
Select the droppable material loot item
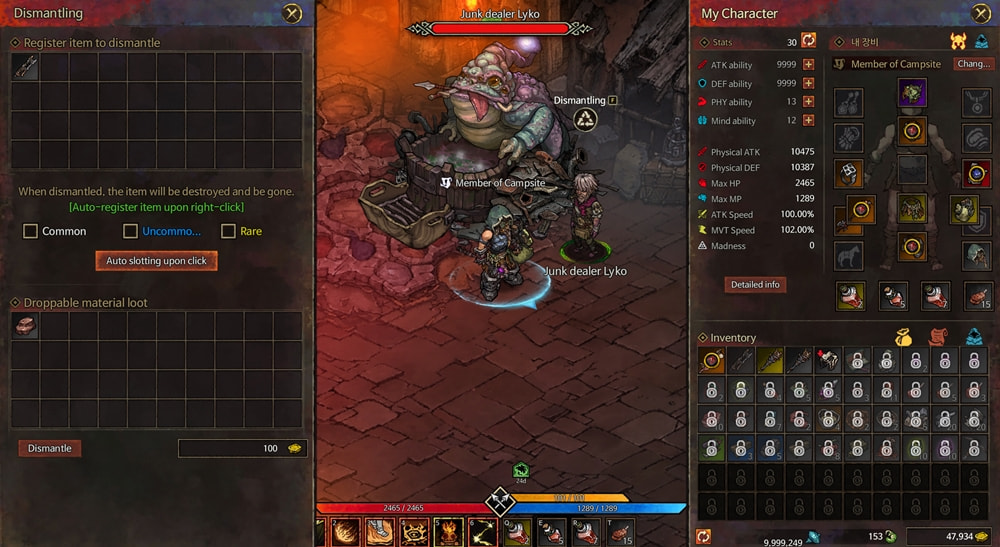pos(25,326)
